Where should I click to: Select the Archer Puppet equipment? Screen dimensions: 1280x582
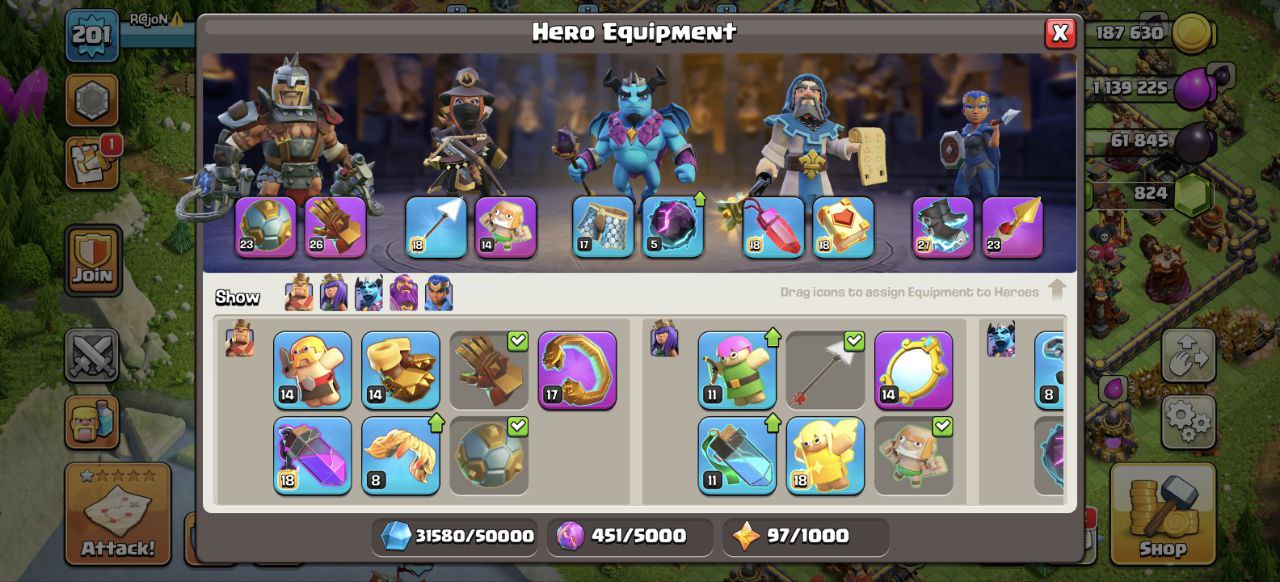[x=736, y=370]
